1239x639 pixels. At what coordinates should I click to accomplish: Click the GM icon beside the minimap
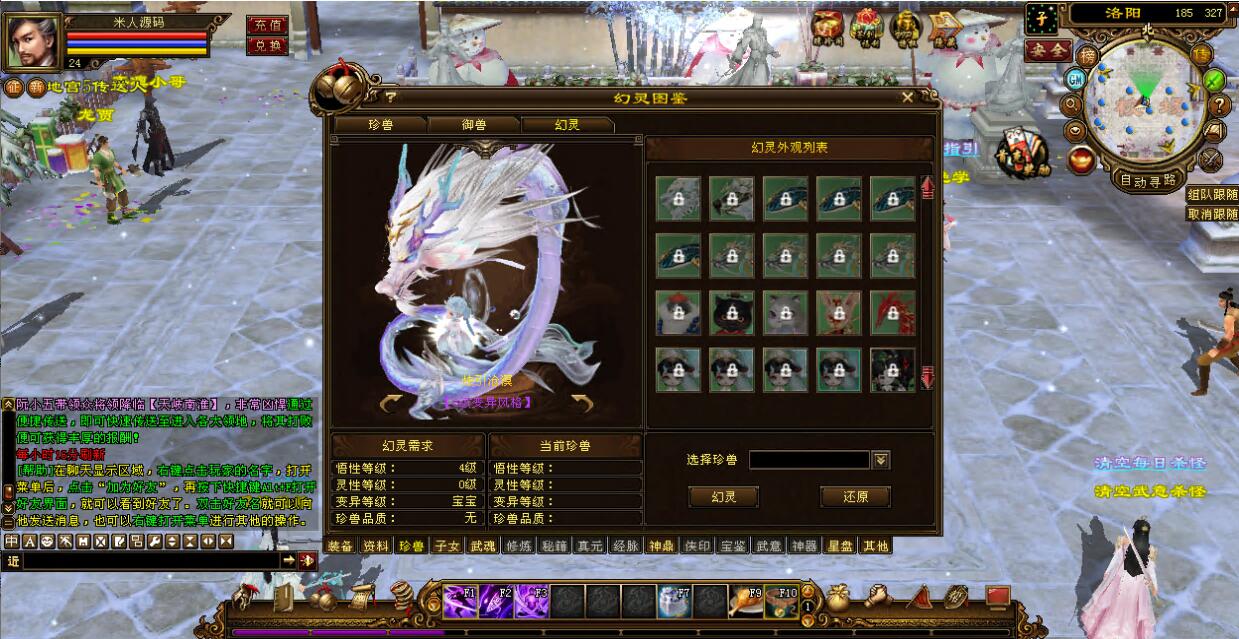pyautogui.click(x=1075, y=78)
